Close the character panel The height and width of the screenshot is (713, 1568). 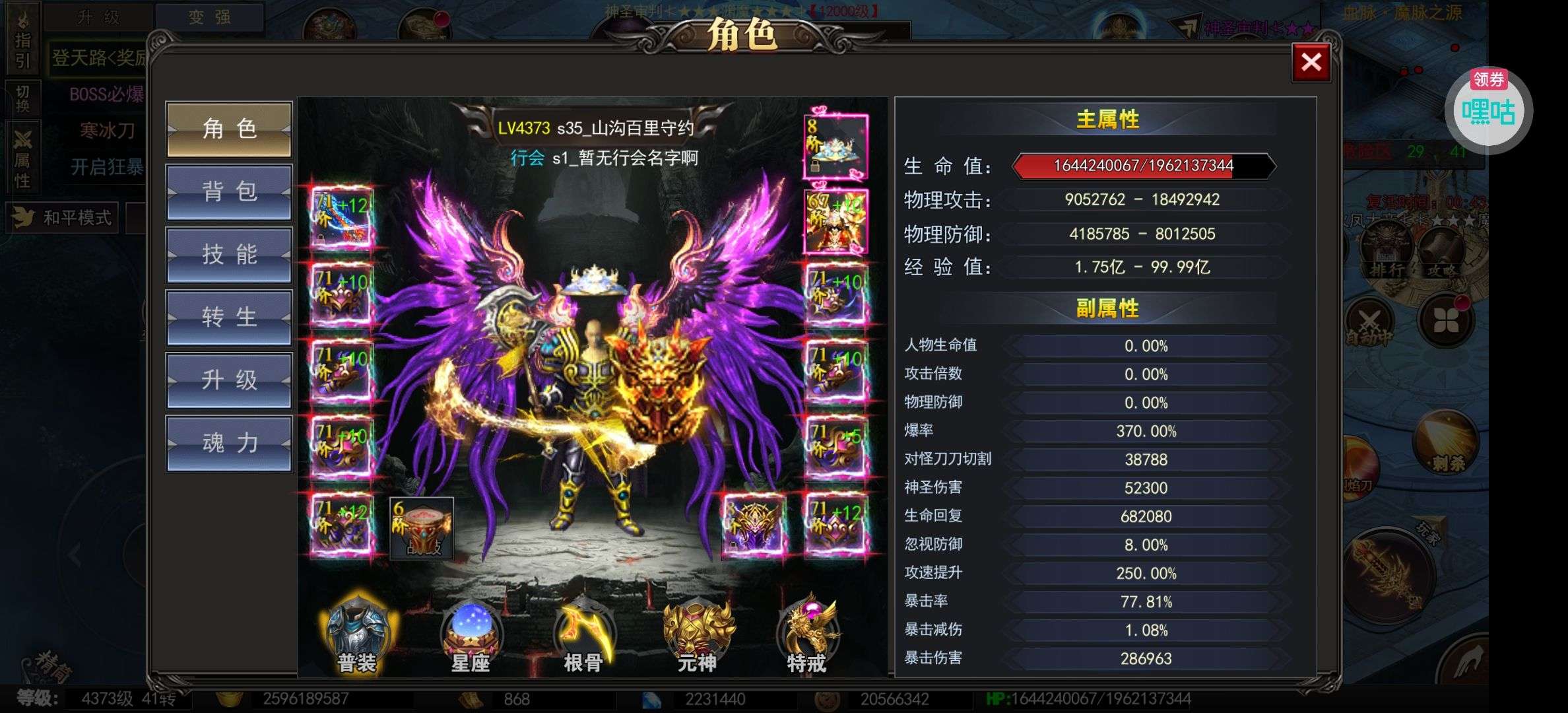coord(1311,63)
